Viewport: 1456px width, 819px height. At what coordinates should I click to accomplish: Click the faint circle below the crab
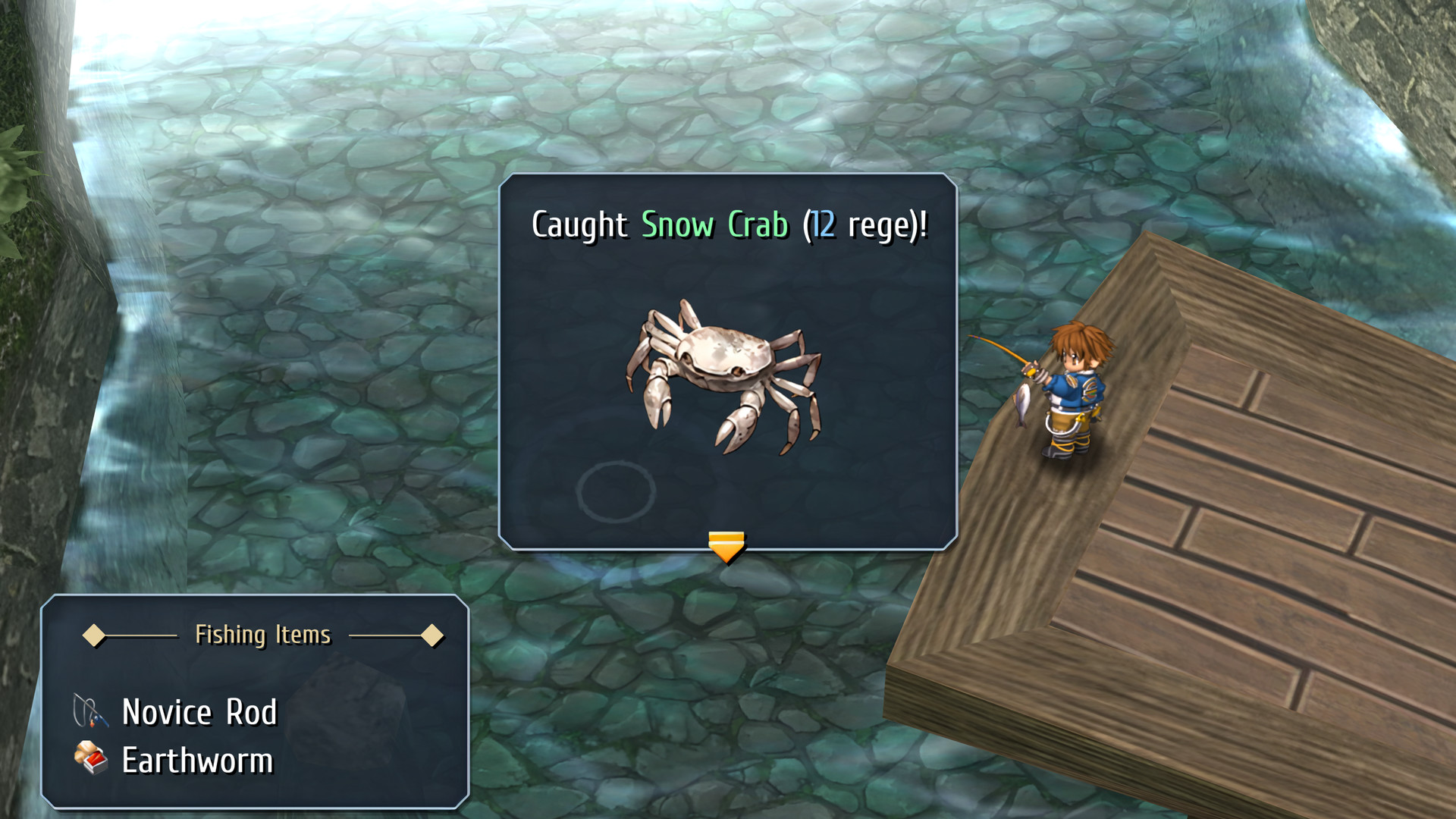pos(617,491)
